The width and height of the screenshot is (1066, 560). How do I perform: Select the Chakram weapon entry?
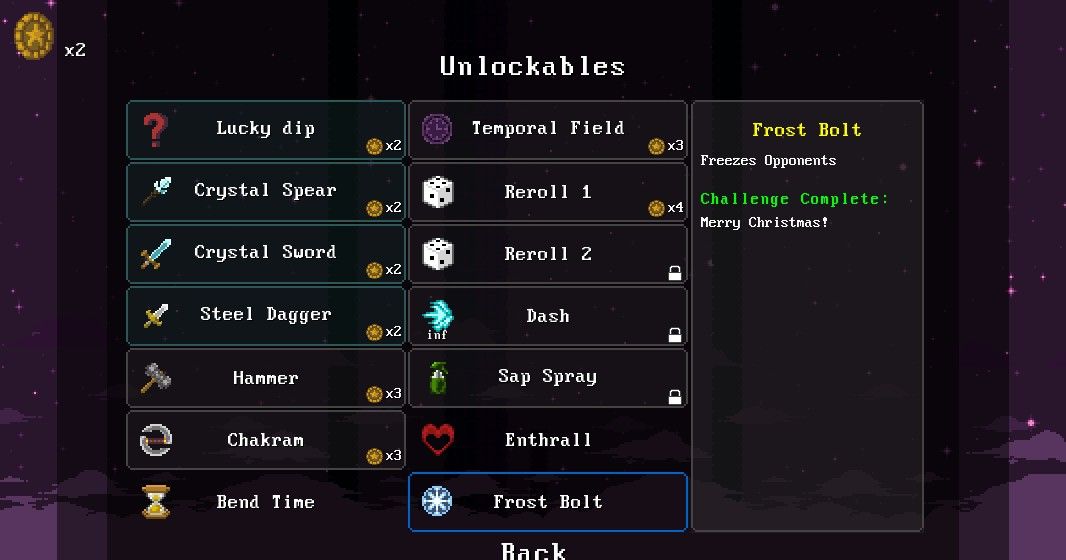tap(265, 440)
